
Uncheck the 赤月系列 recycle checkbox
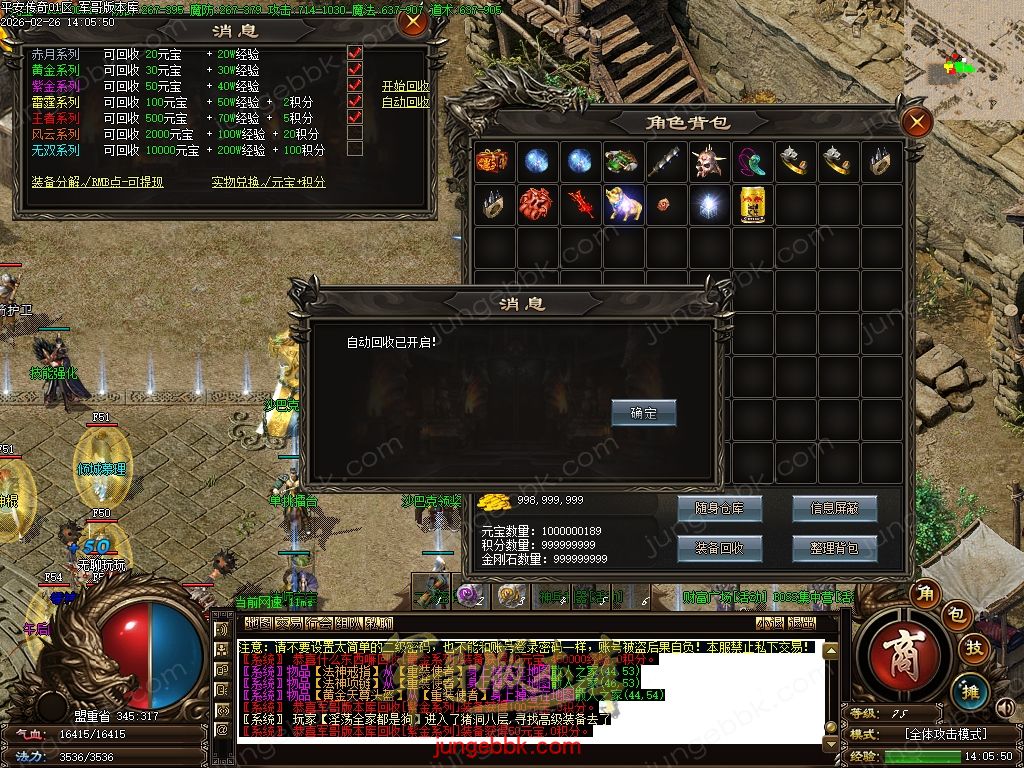(x=354, y=54)
